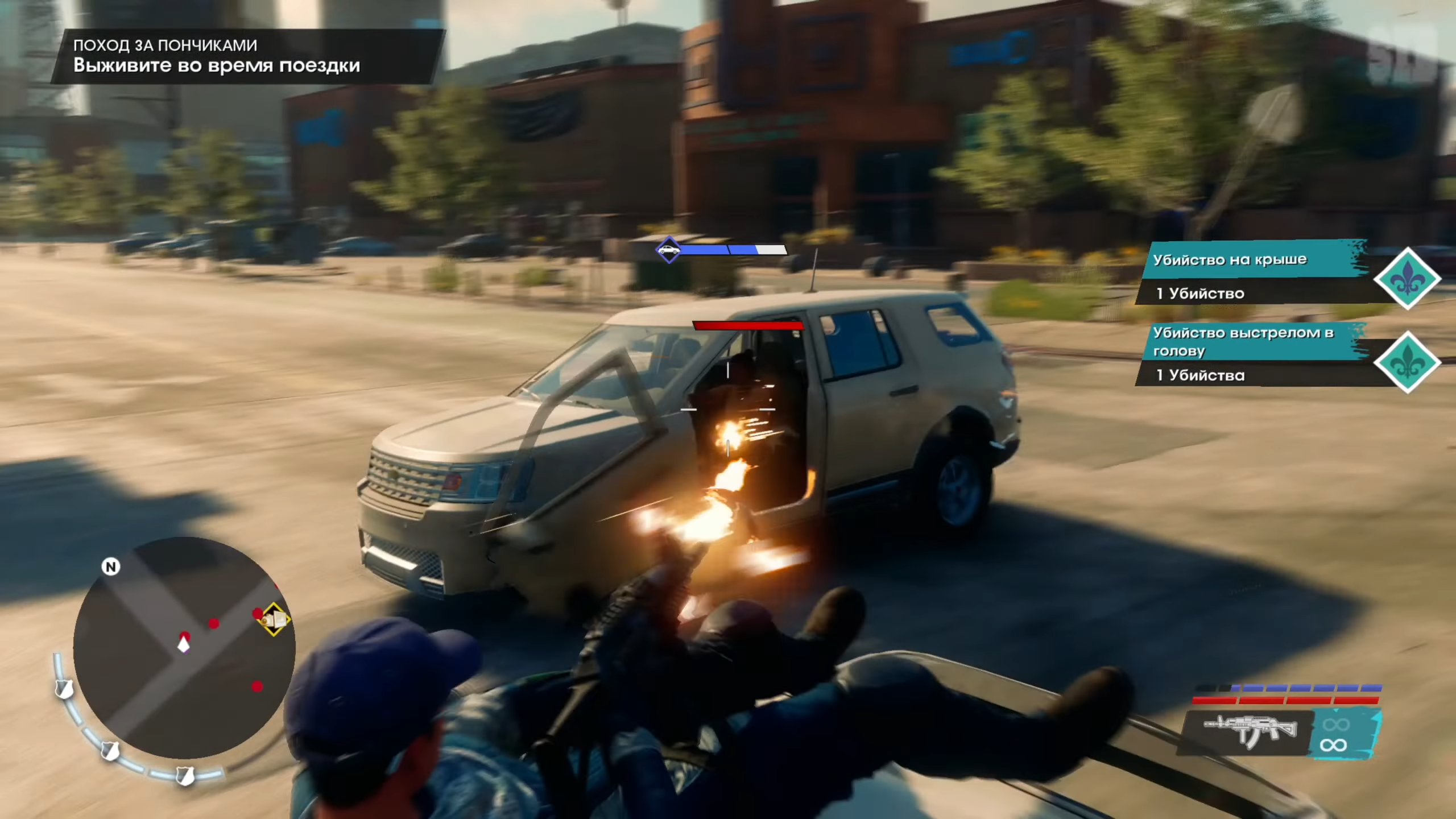Image resolution: width=1456 pixels, height=819 pixels.
Task: Click the mission objective banner «Поход за пончиками»
Action: point(247,56)
